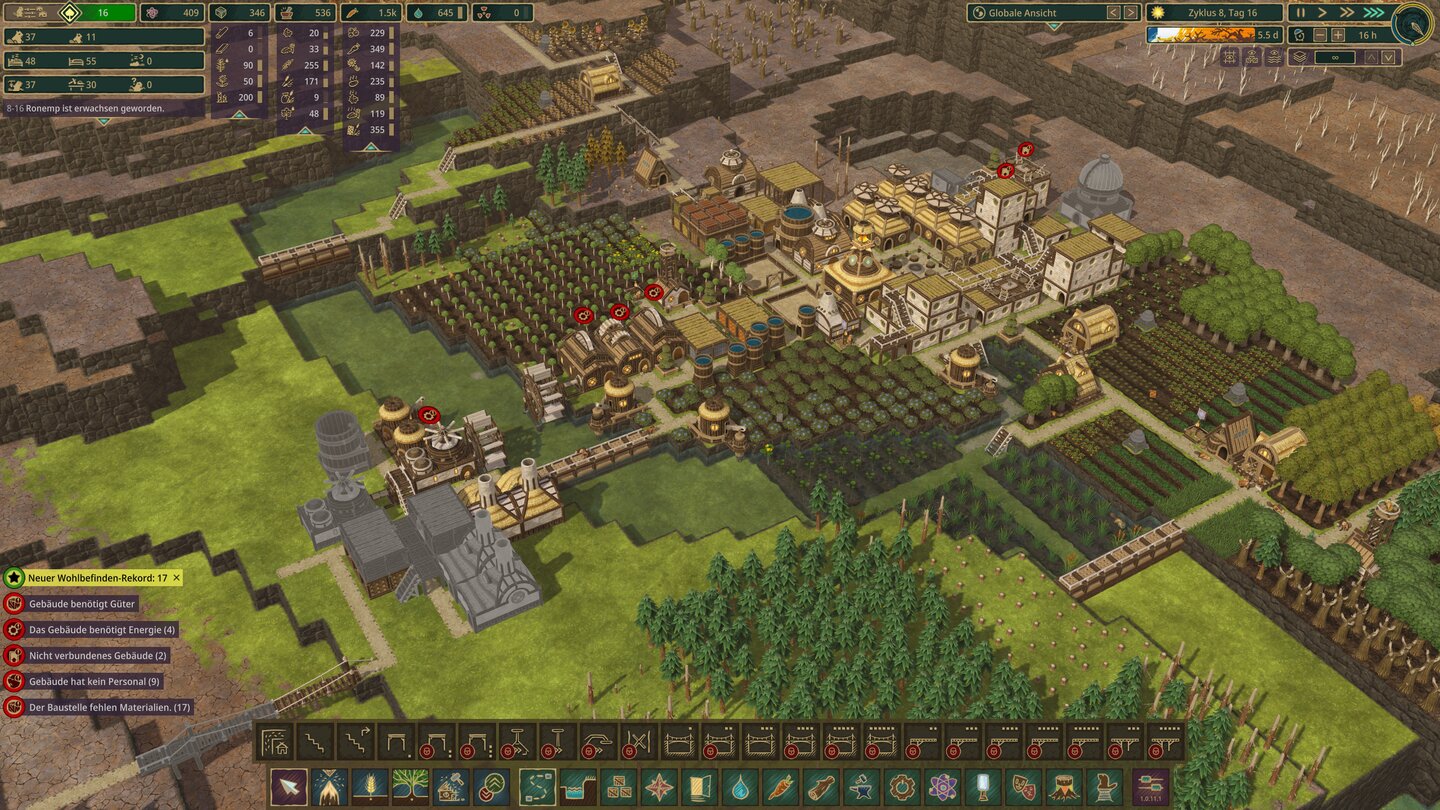The width and height of the screenshot is (1440, 810).
Task: Open the water buildings category with the droplet icon
Action: coord(740,785)
